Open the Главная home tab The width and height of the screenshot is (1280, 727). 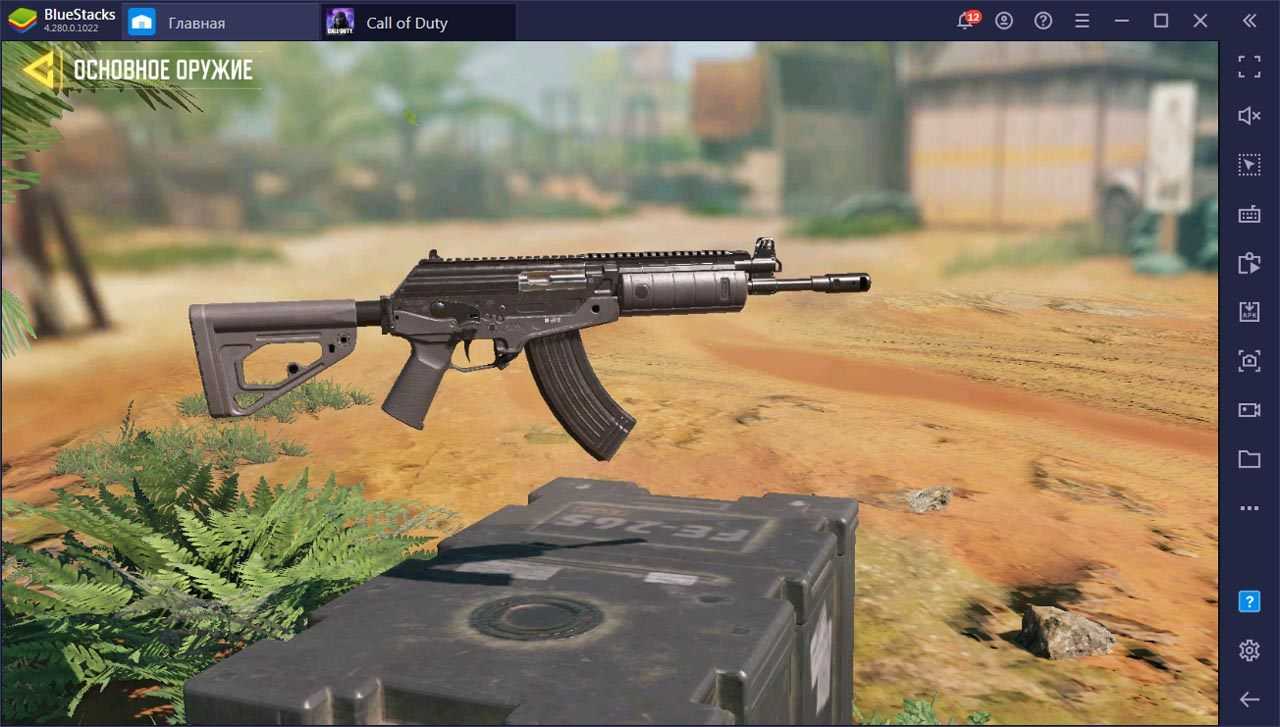coord(196,22)
